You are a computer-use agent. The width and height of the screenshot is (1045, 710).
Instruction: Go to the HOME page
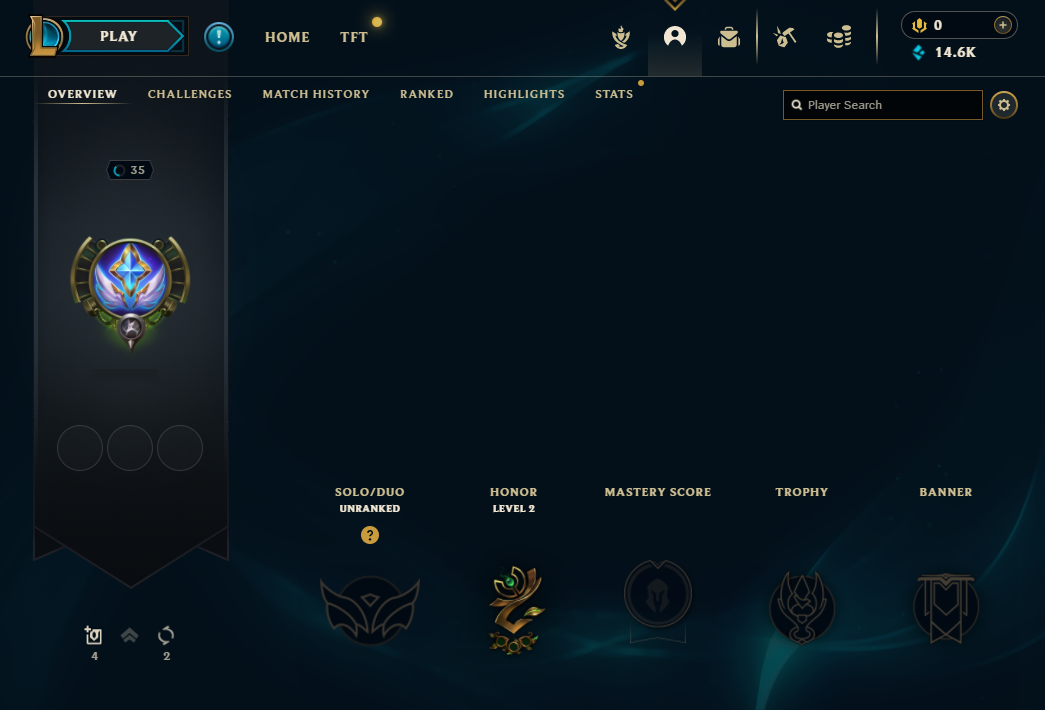pyautogui.click(x=287, y=37)
